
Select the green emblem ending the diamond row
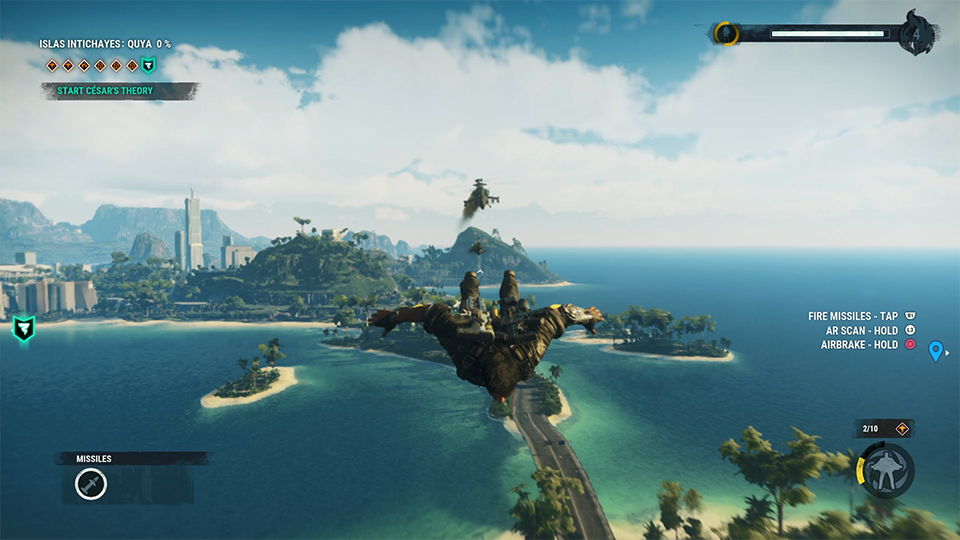click(148, 66)
